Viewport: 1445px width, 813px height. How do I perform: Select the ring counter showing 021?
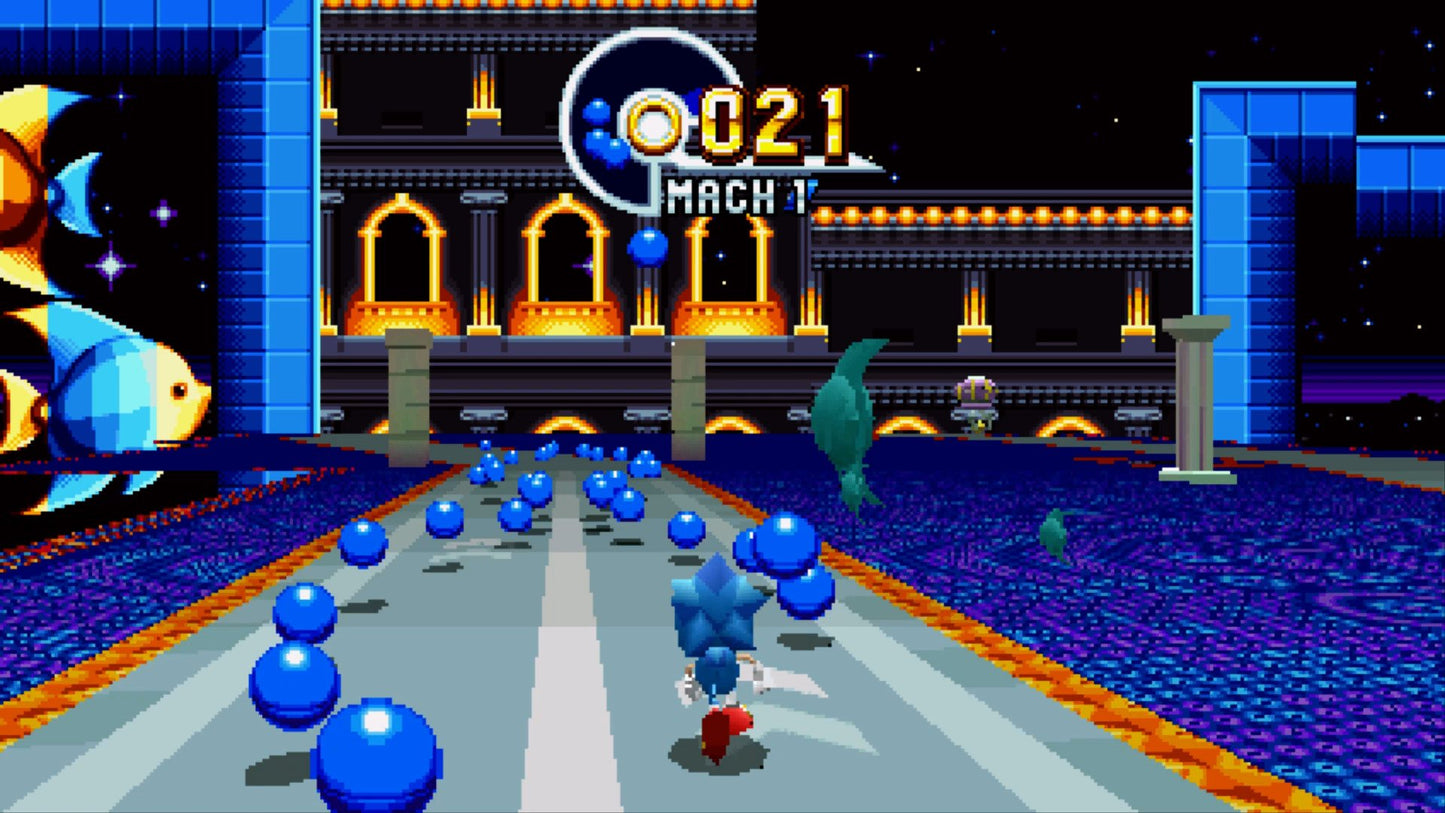(x=770, y=125)
